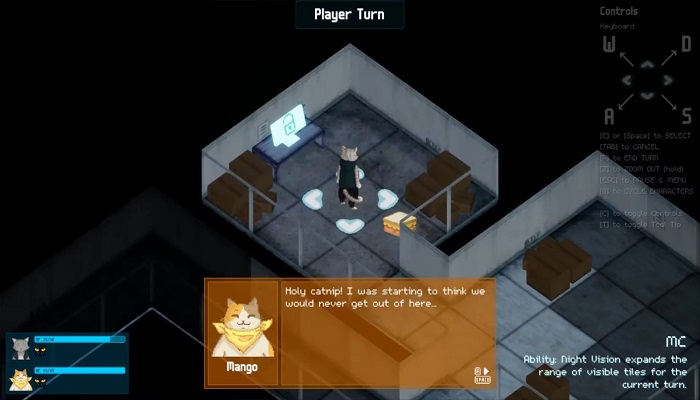Viewport: 700px width, 400px height.
Task: Choose the highlighted move tile below the cat
Action: coord(349,225)
